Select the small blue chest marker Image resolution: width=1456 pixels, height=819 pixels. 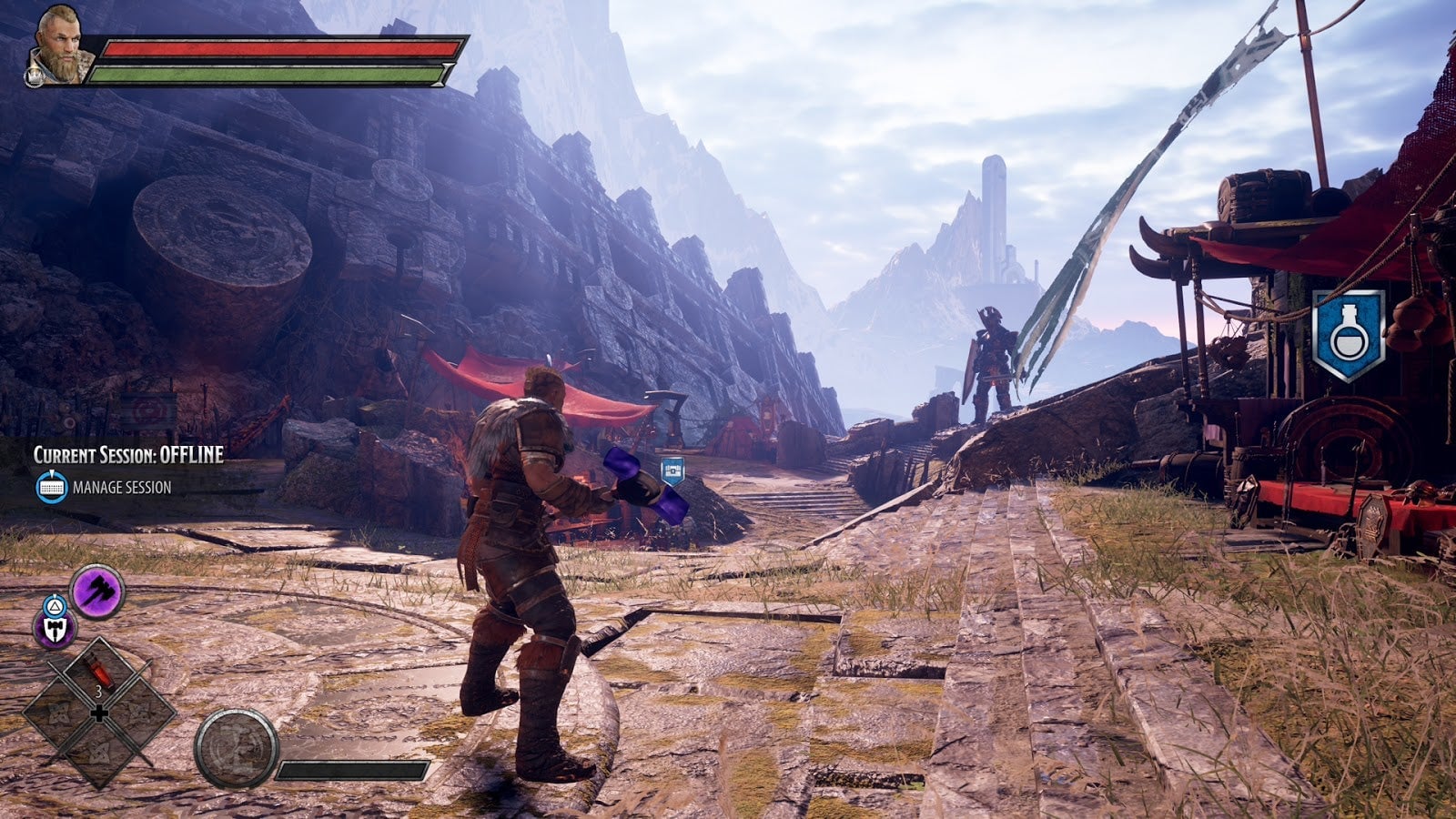(x=672, y=470)
